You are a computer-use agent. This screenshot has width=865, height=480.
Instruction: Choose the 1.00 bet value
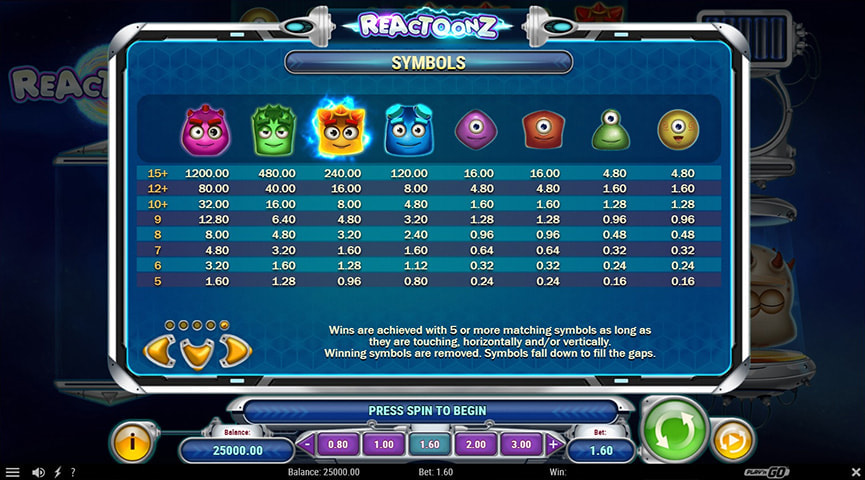pyautogui.click(x=383, y=445)
